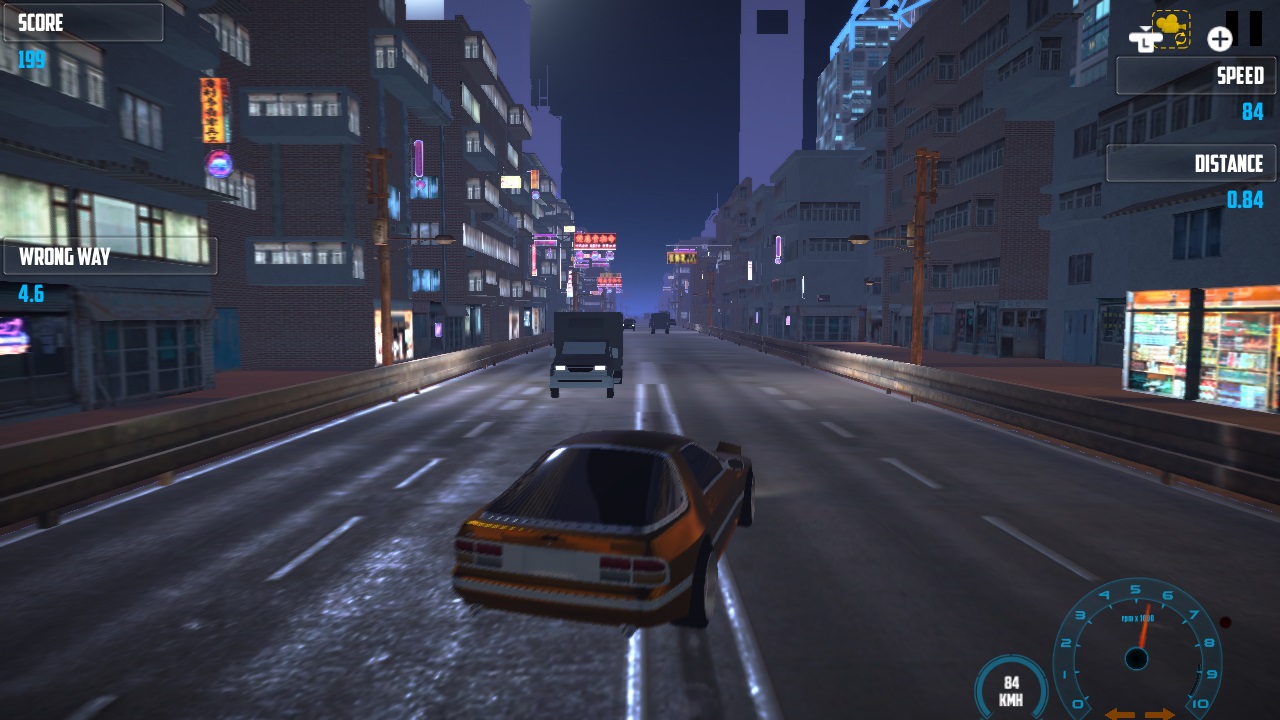Toggle the WRONG WAY warning panel

coord(110,256)
